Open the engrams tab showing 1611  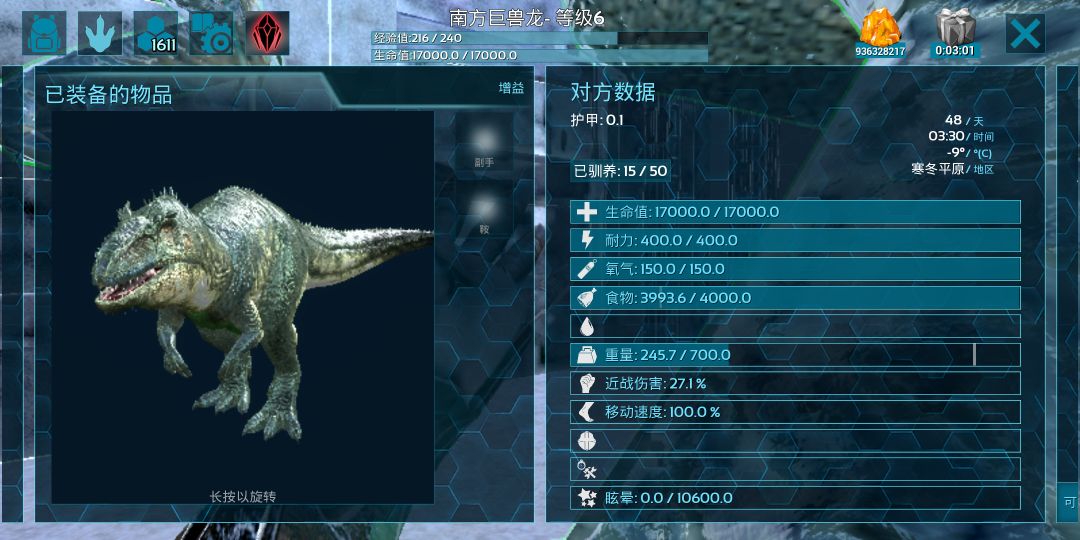coord(156,34)
